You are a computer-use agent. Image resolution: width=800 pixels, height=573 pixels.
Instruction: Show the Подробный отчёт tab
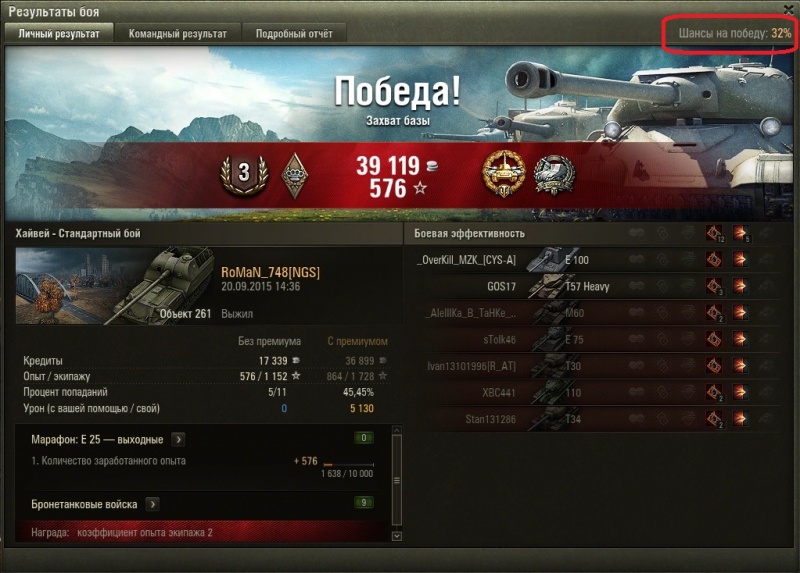tap(294, 33)
